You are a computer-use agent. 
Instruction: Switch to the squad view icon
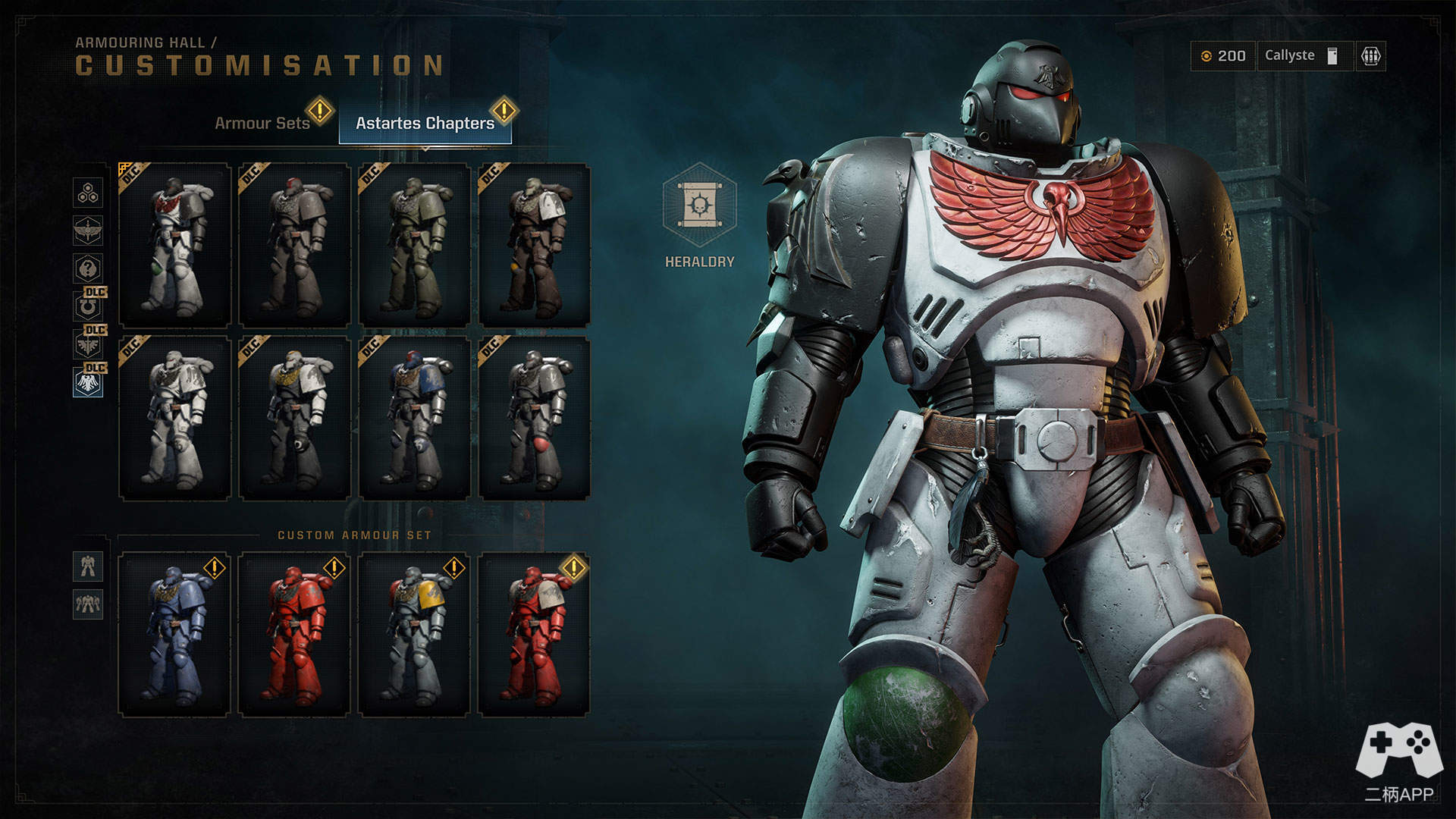pos(88,604)
